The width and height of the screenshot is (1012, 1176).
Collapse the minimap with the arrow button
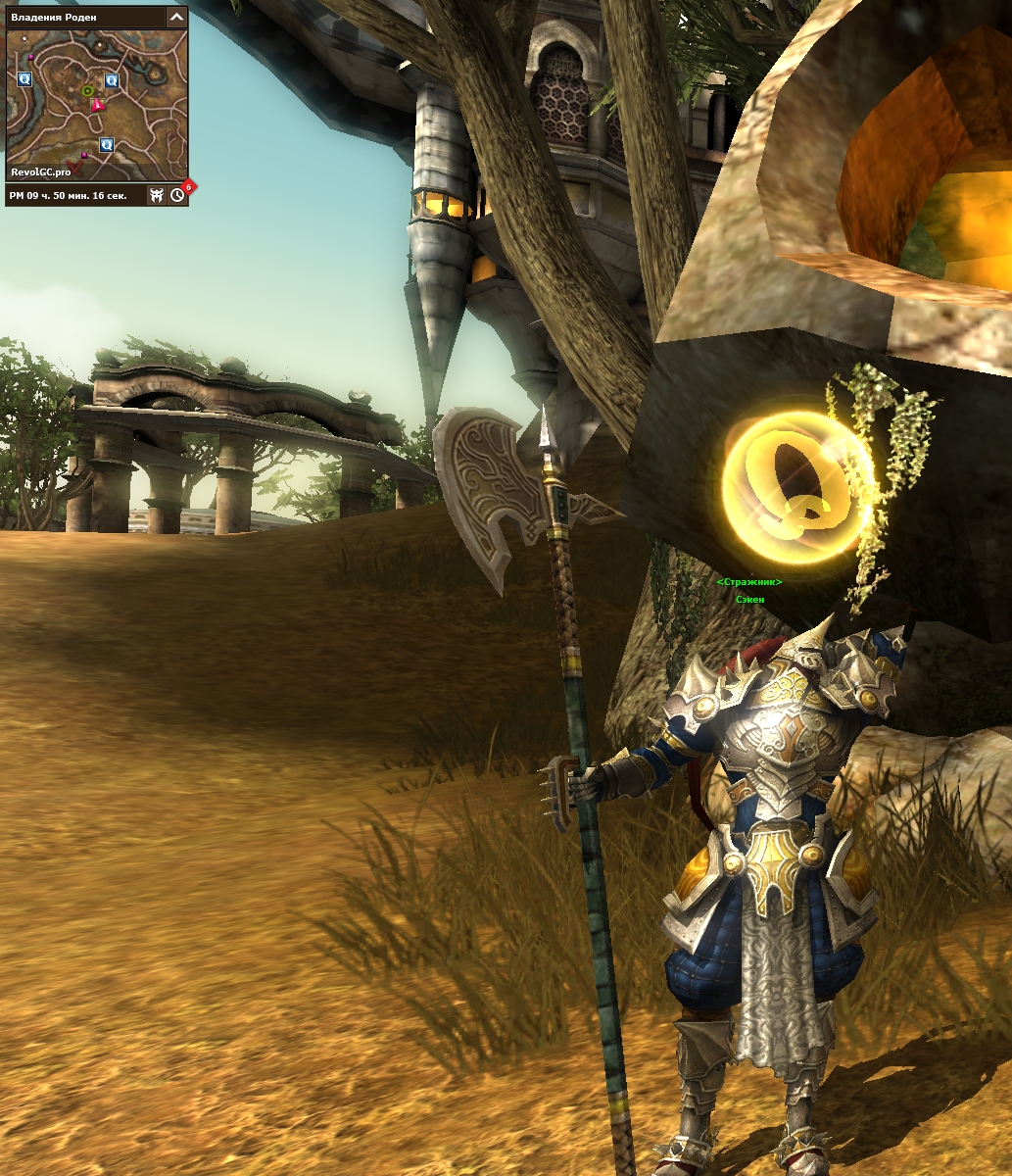(x=176, y=17)
